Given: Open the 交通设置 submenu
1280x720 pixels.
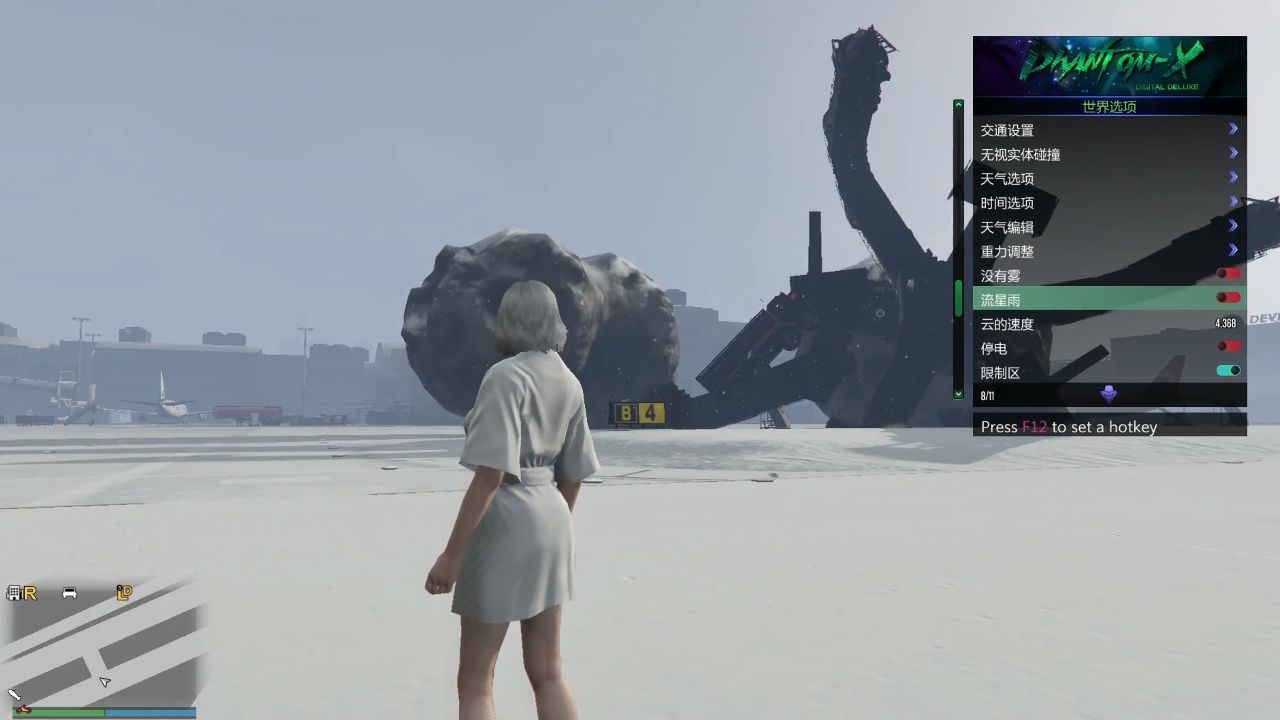Looking at the screenshot, I should click(1108, 130).
